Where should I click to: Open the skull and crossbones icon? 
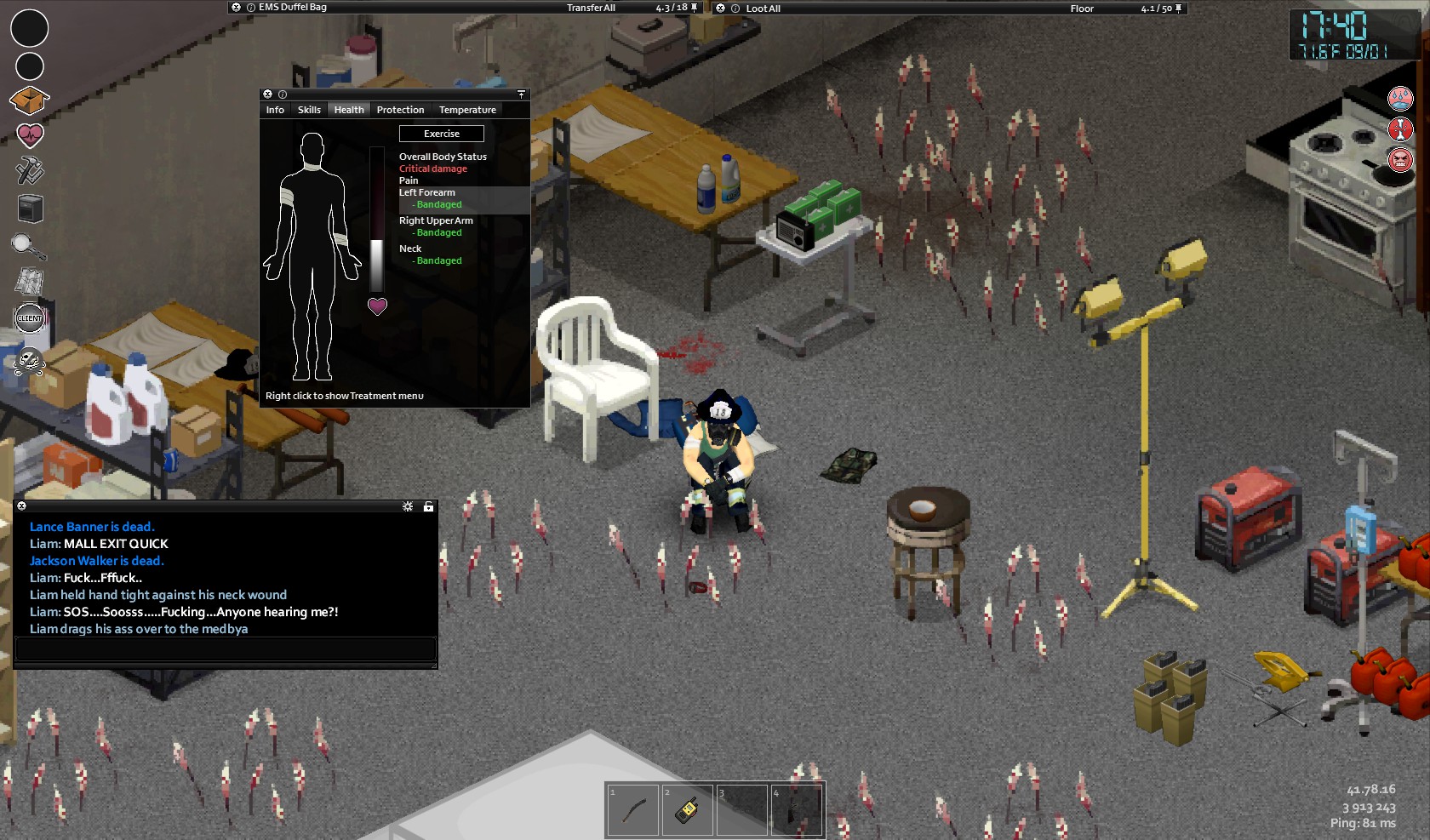pos(28,363)
